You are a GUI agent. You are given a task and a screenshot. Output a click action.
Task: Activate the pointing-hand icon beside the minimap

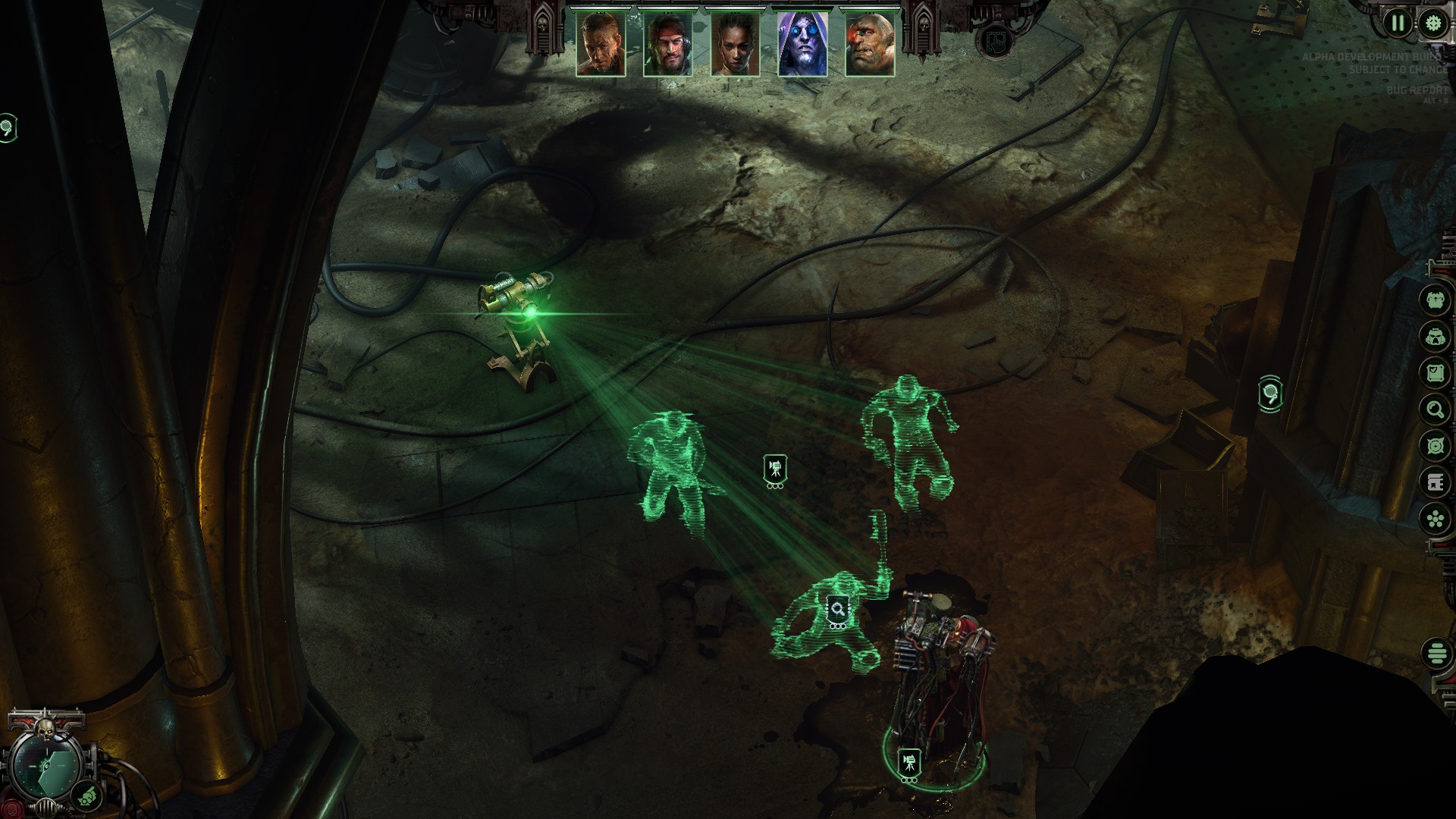(x=87, y=795)
